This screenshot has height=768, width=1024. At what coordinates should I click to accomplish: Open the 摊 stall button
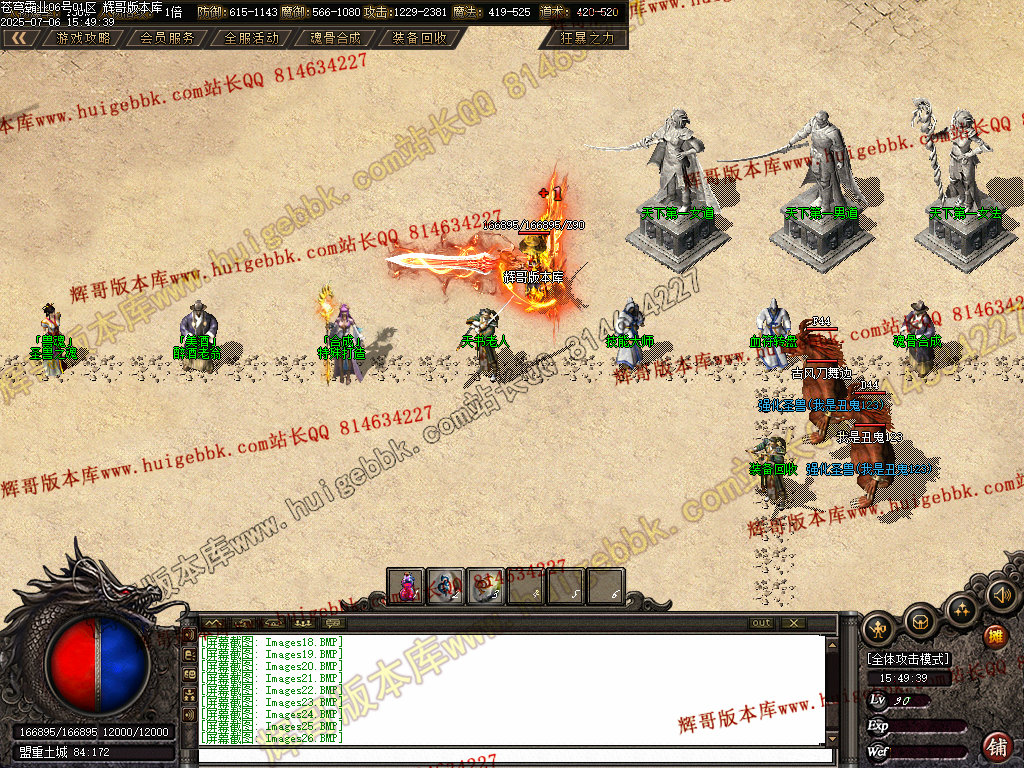click(x=995, y=636)
